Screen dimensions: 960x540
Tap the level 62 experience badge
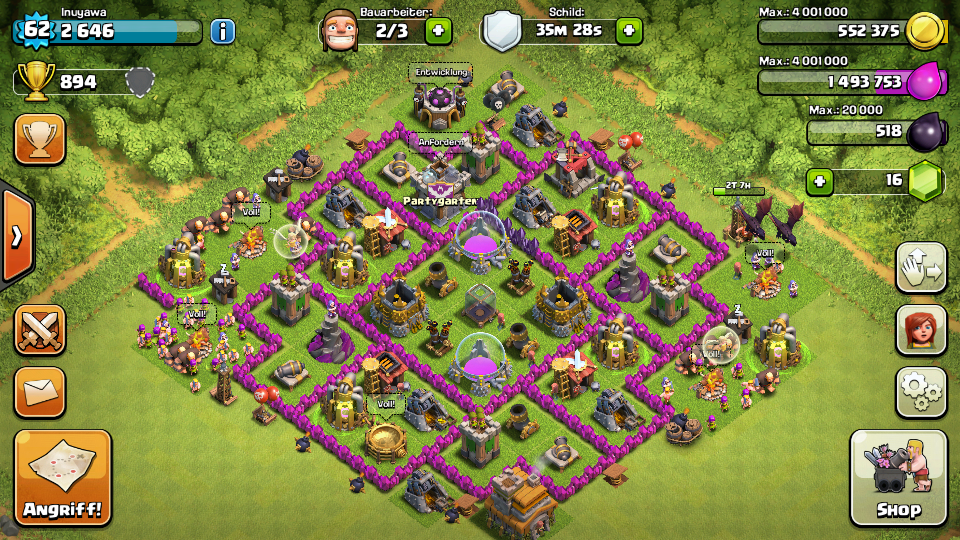point(36,30)
